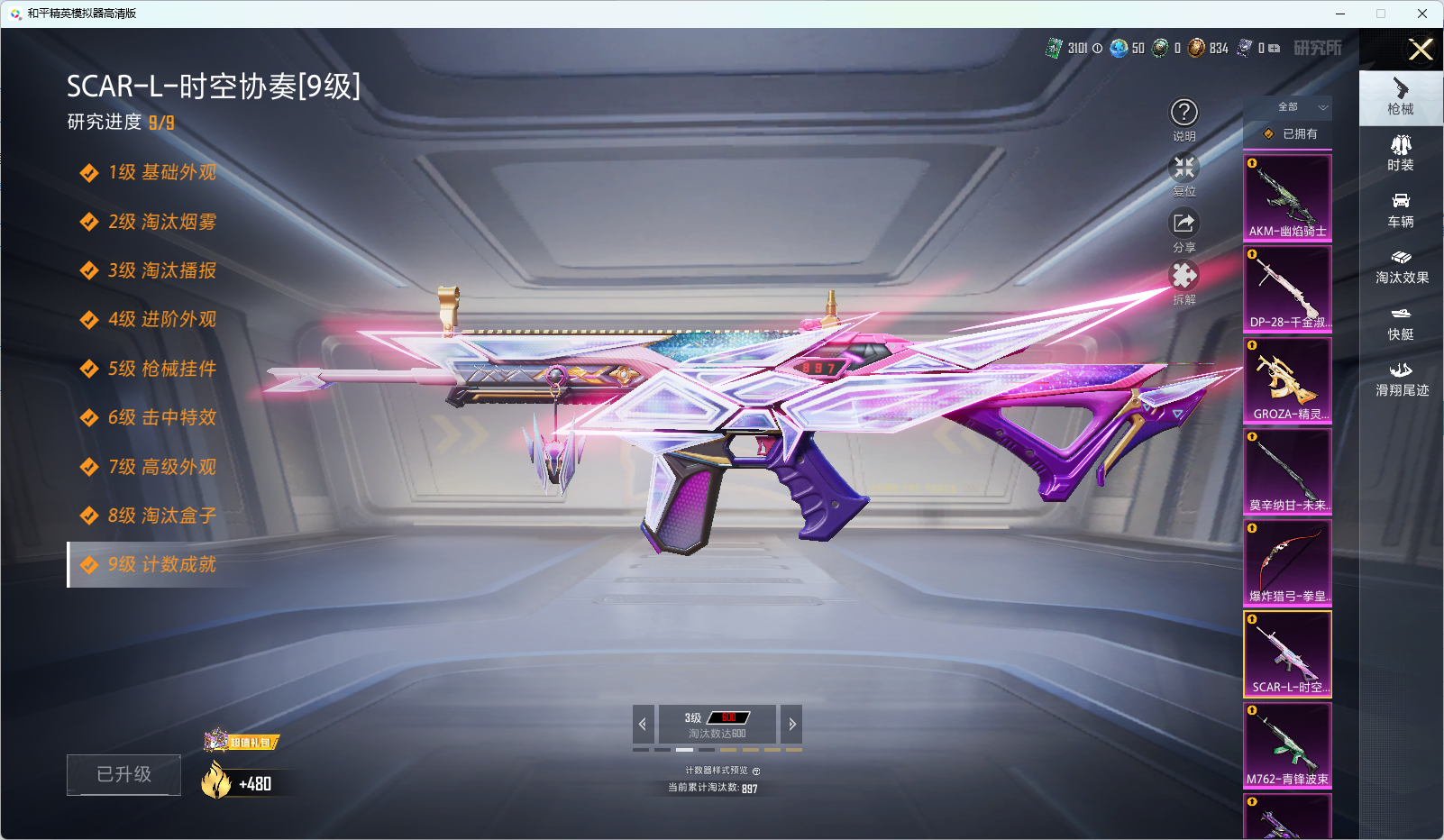The height and width of the screenshot is (840, 1444).
Task: Select the 车辆 category tab
Action: pyautogui.click(x=1401, y=210)
